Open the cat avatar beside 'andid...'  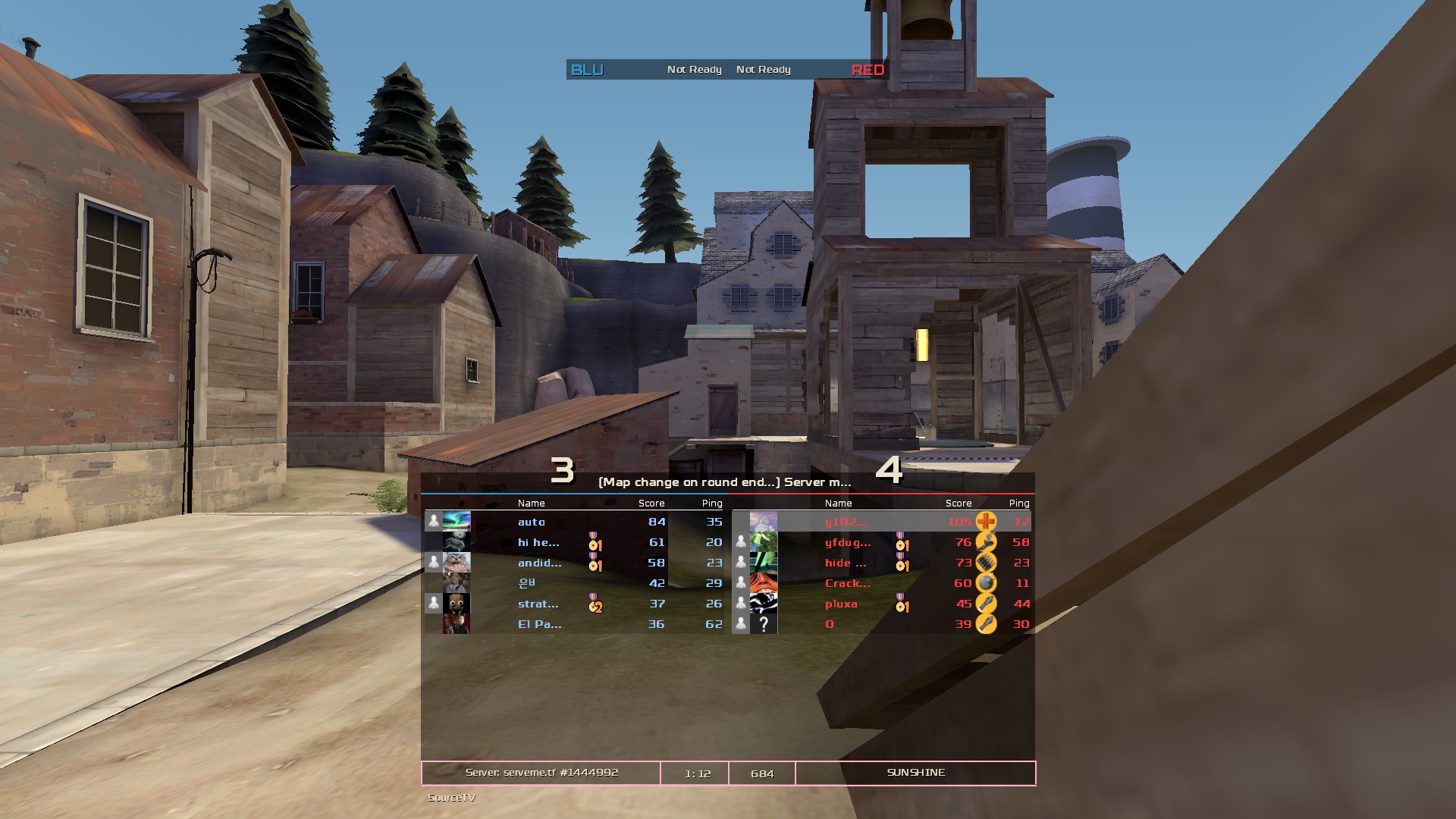click(x=457, y=562)
